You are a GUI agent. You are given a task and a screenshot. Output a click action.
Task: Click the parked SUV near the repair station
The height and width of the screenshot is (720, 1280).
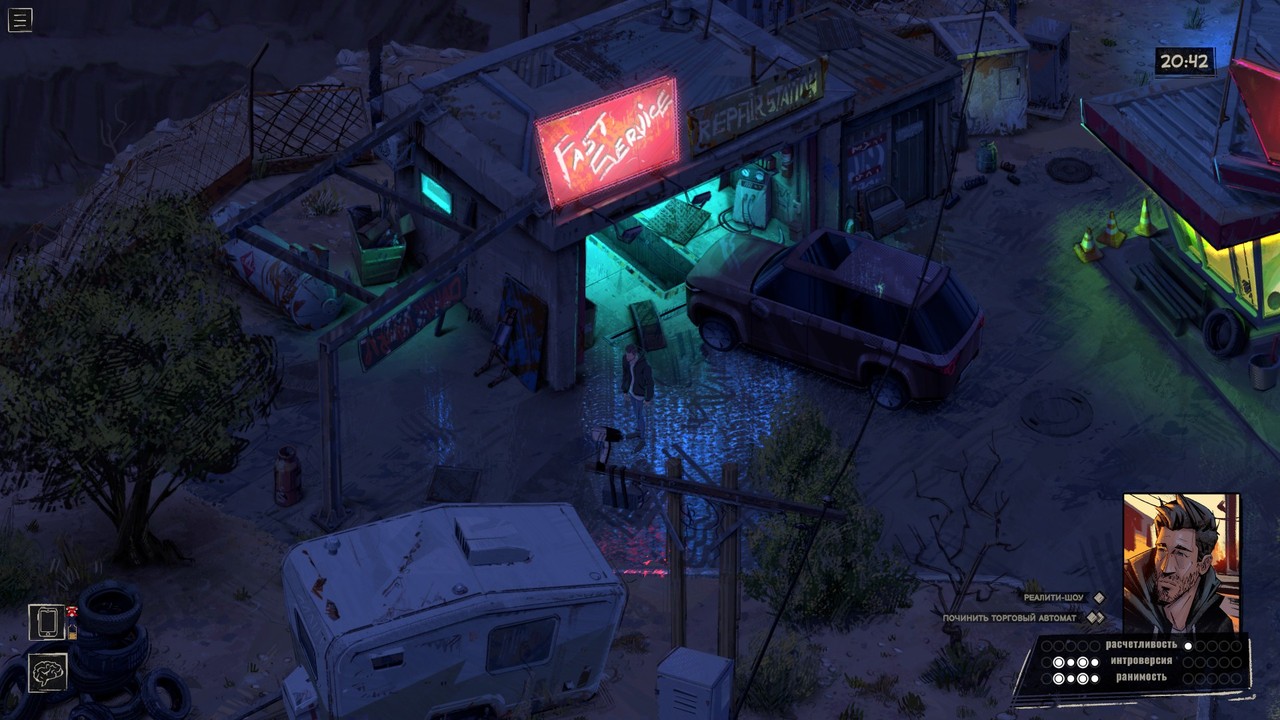(x=825, y=310)
